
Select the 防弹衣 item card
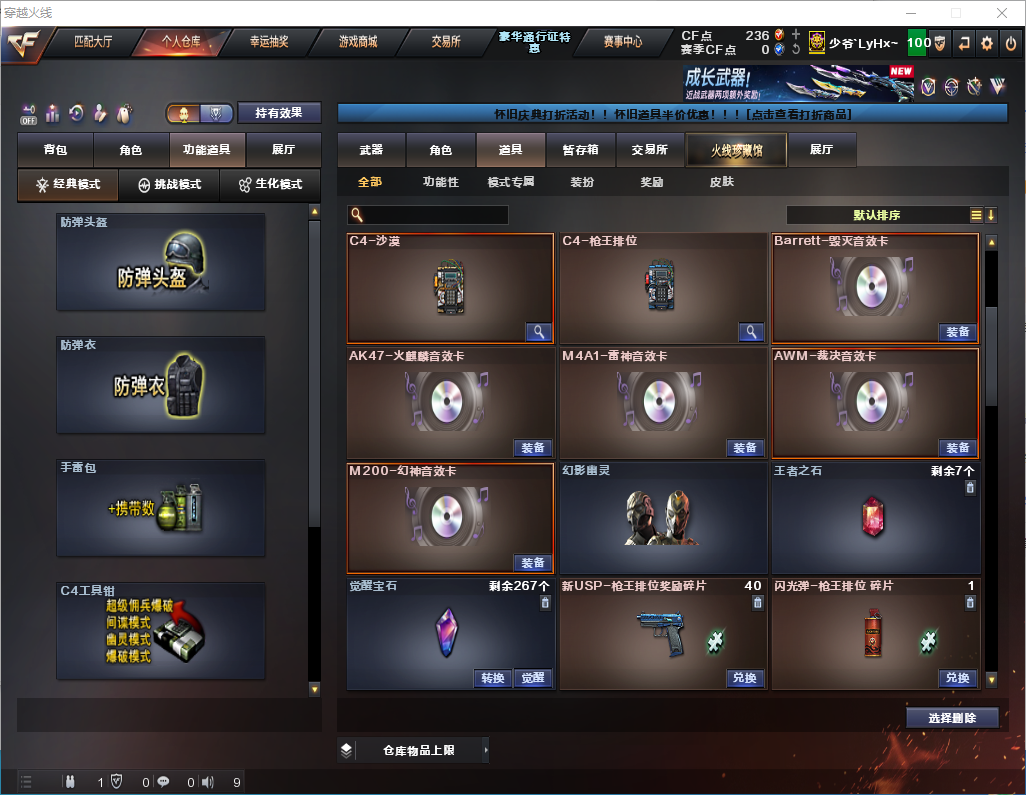point(161,385)
